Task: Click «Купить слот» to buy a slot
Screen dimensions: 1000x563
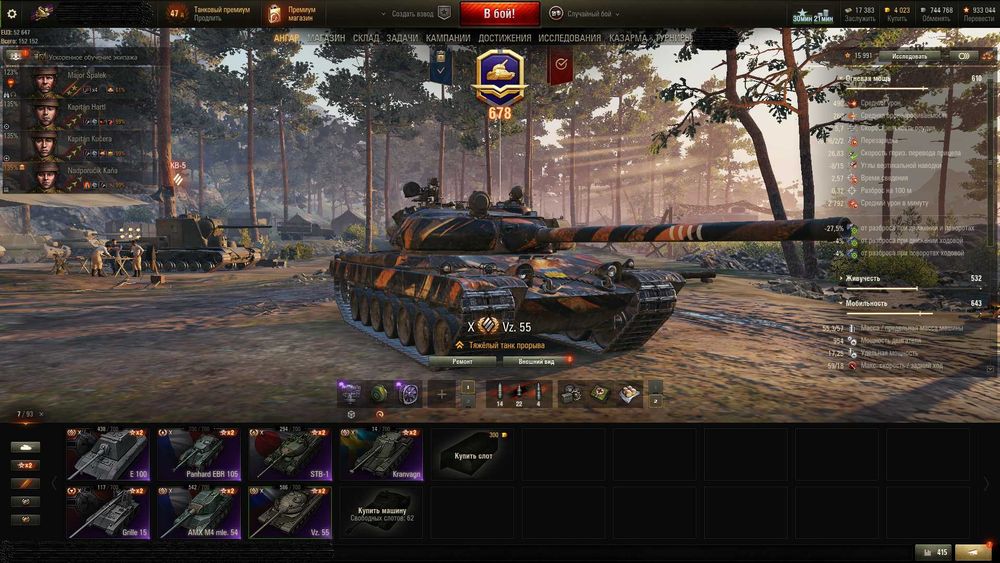Action: click(473, 454)
